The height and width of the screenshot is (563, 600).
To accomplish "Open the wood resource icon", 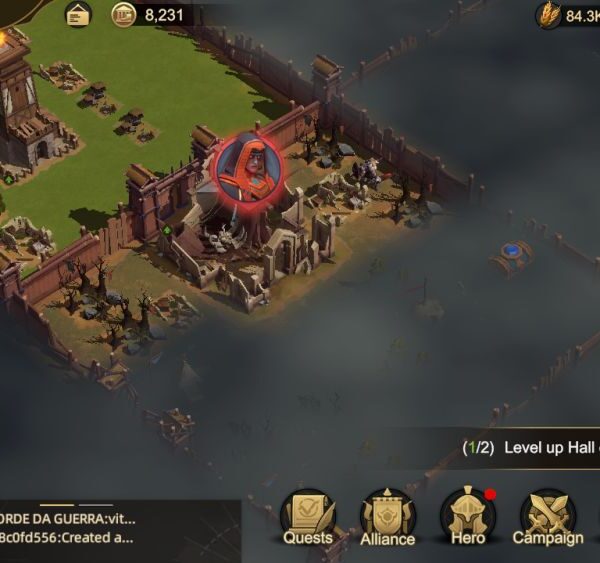I will [x=124, y=15].
